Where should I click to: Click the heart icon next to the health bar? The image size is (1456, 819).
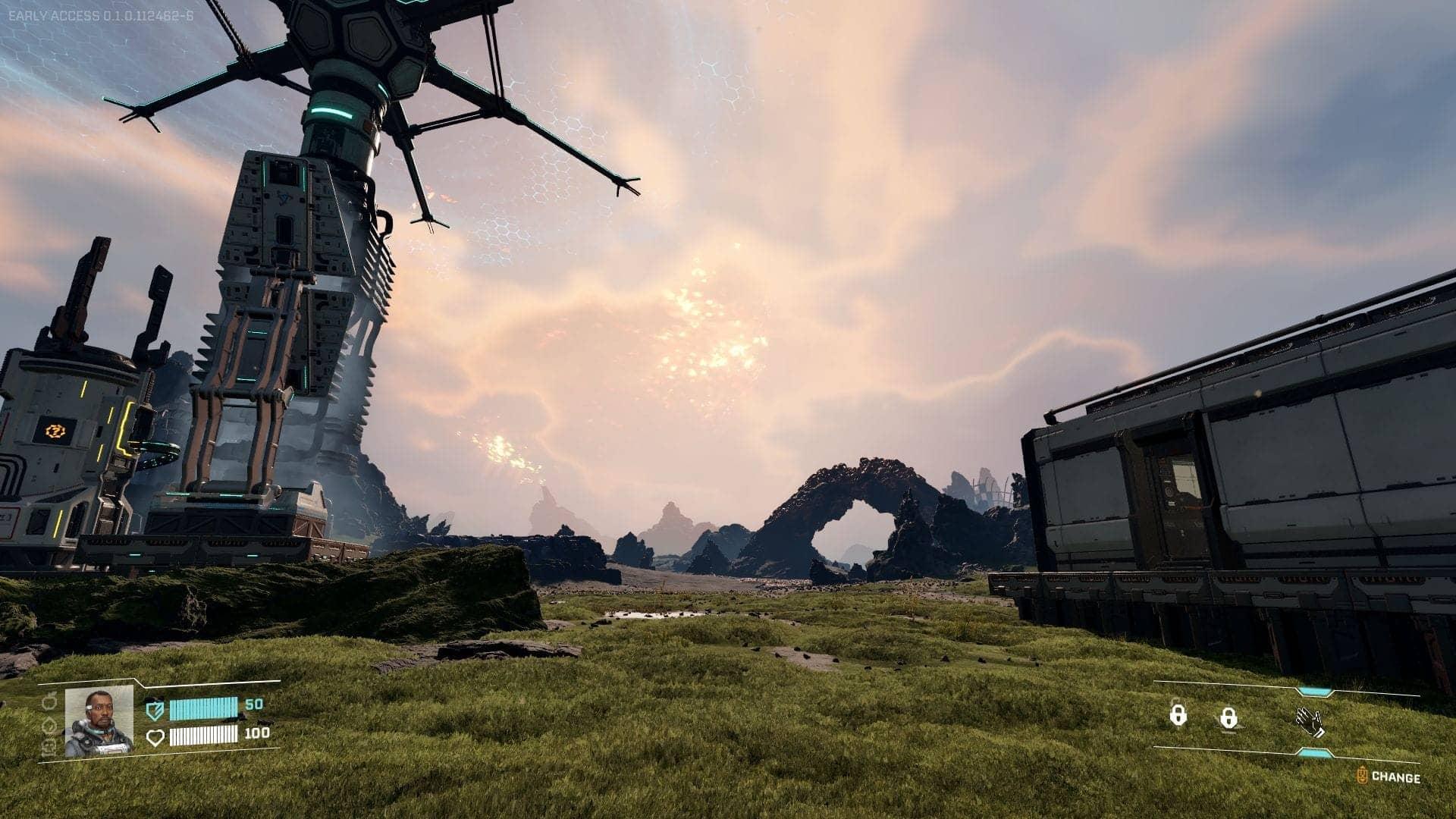[155, 737]
